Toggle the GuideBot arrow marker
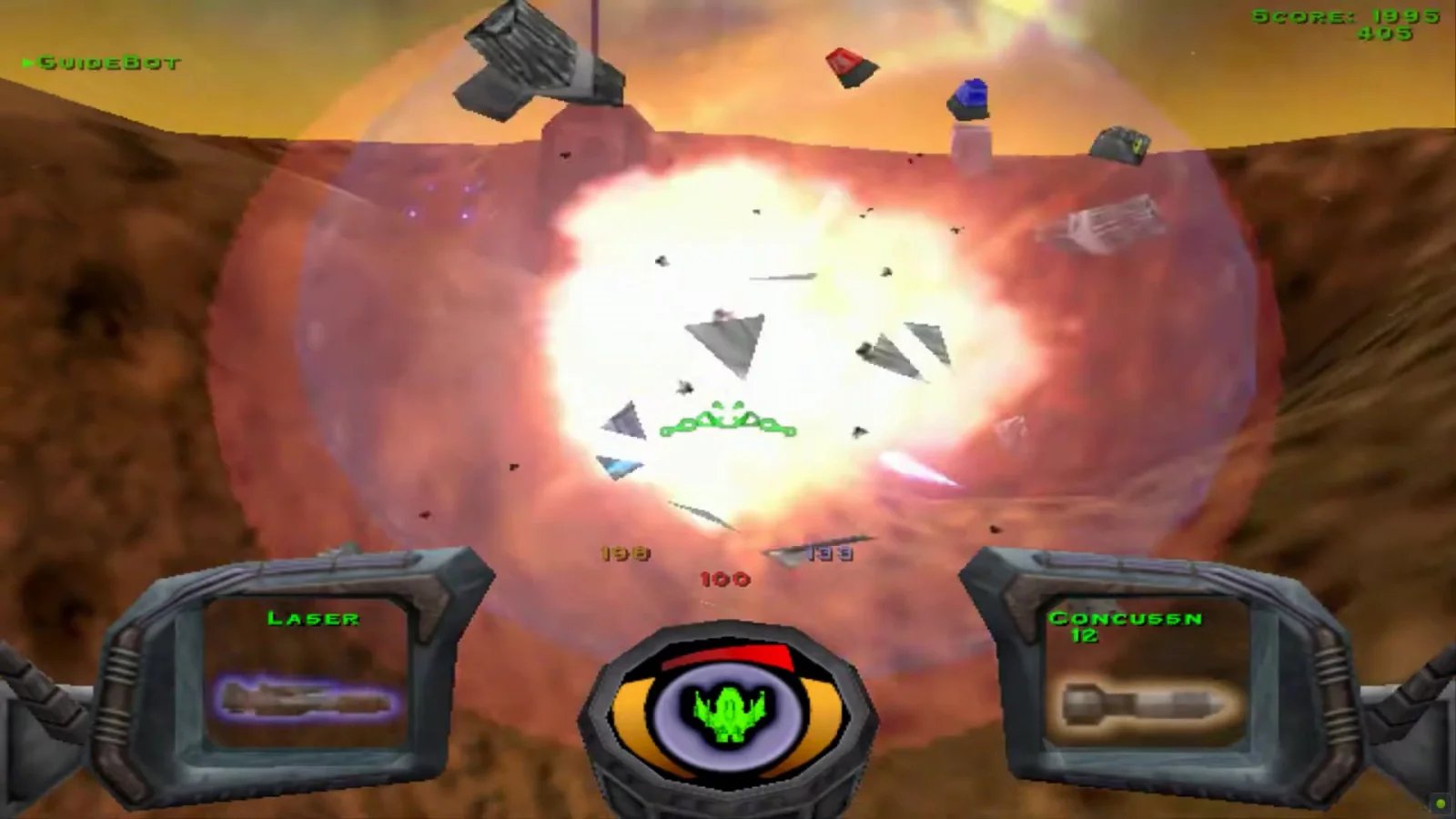 [x=27, y=63]
